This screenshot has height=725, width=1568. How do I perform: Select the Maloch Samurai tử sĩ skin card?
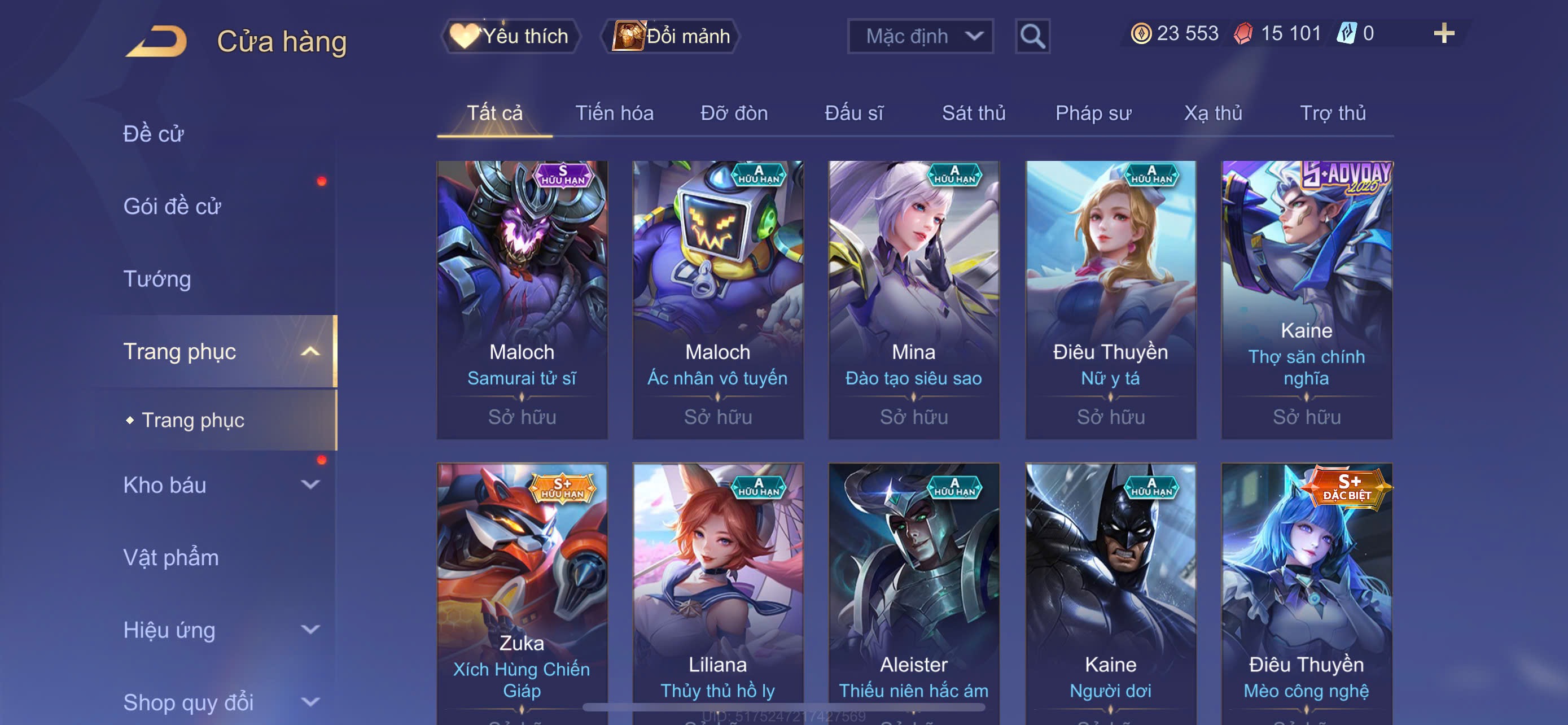[522, 299]
